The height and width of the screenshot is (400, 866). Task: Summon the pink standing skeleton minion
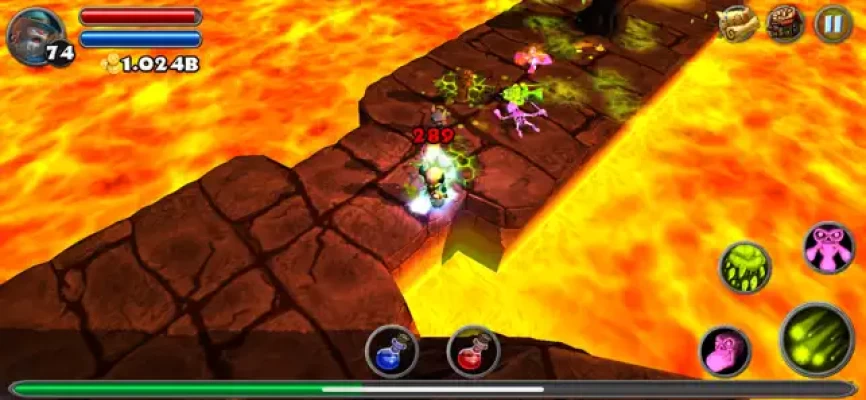click(829, 247)
